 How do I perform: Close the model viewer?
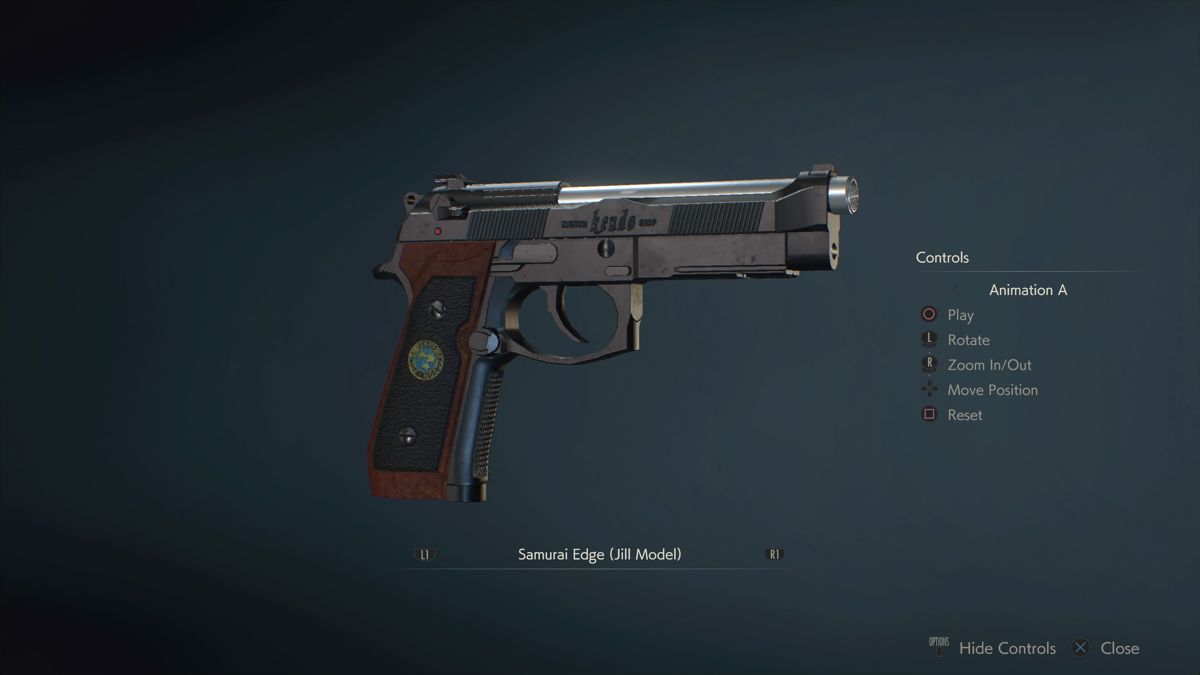pos(1118,648)
